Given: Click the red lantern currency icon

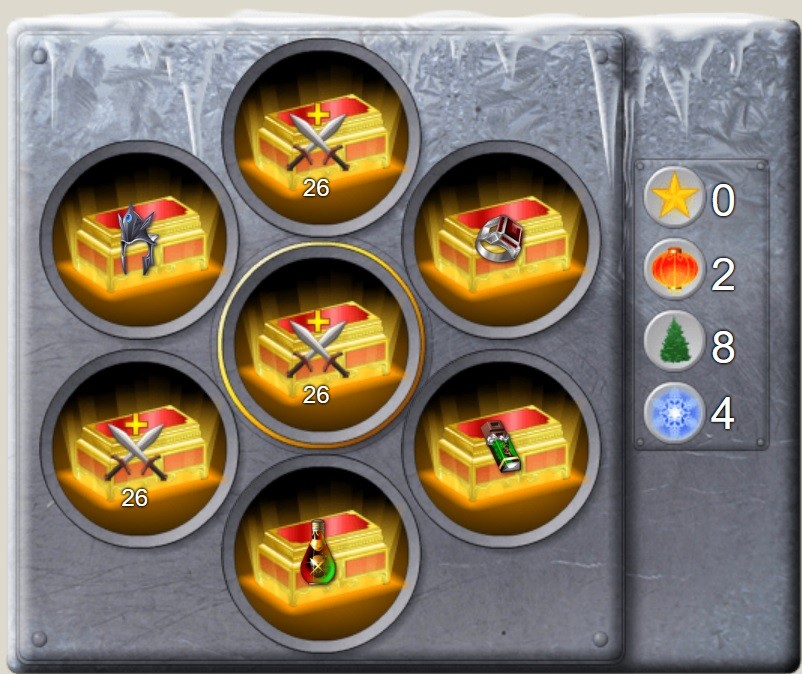Looking at the screenshot, I should [675, 270].
